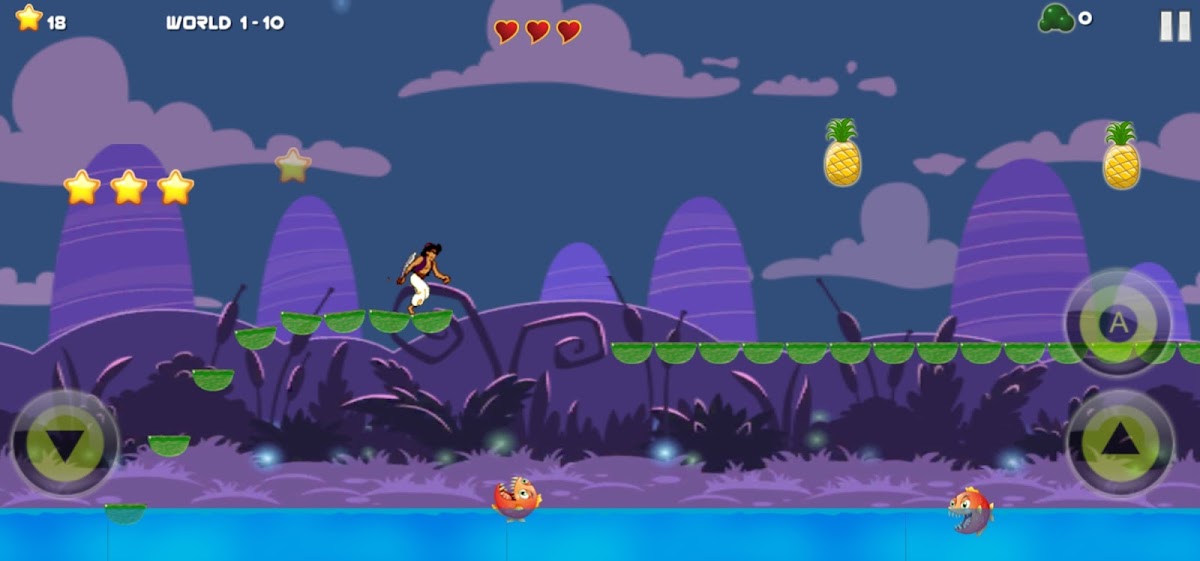Tap the up arrow jump button
The image size is (1200, 561).
(x=1120, y=440)
